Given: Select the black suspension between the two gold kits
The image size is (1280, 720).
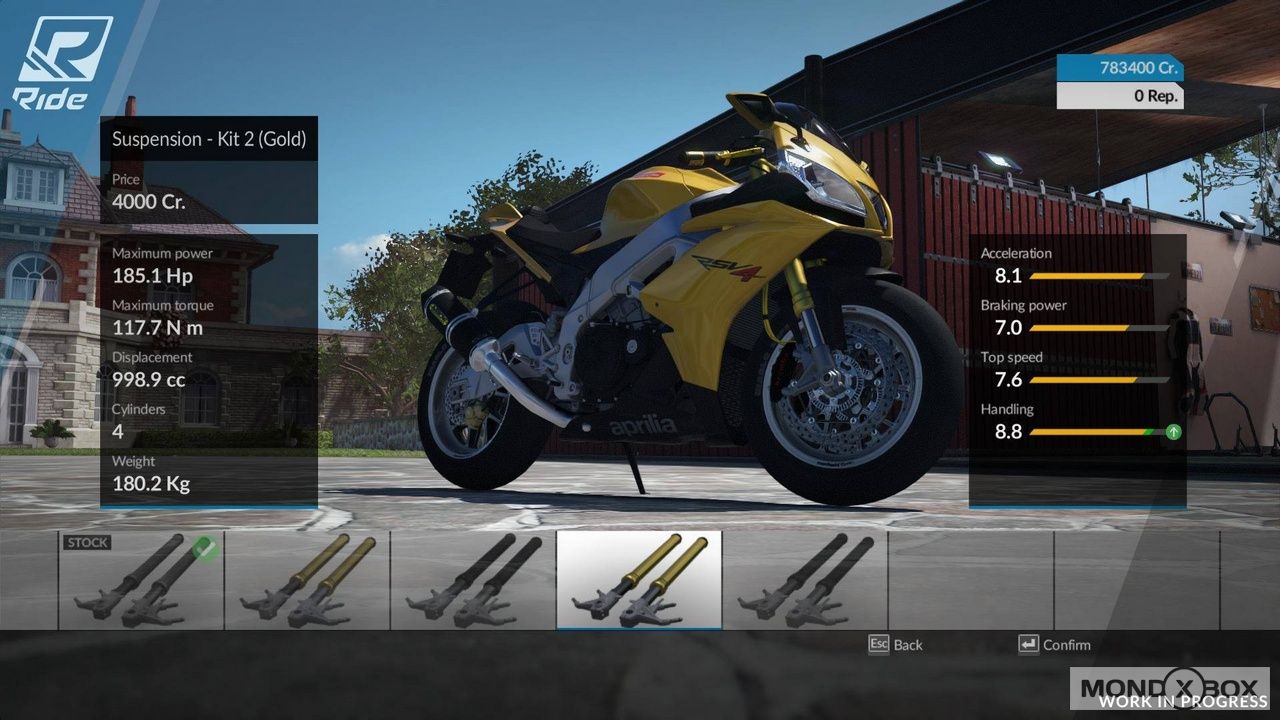Looking at the screenshot, I should point(473,580).
